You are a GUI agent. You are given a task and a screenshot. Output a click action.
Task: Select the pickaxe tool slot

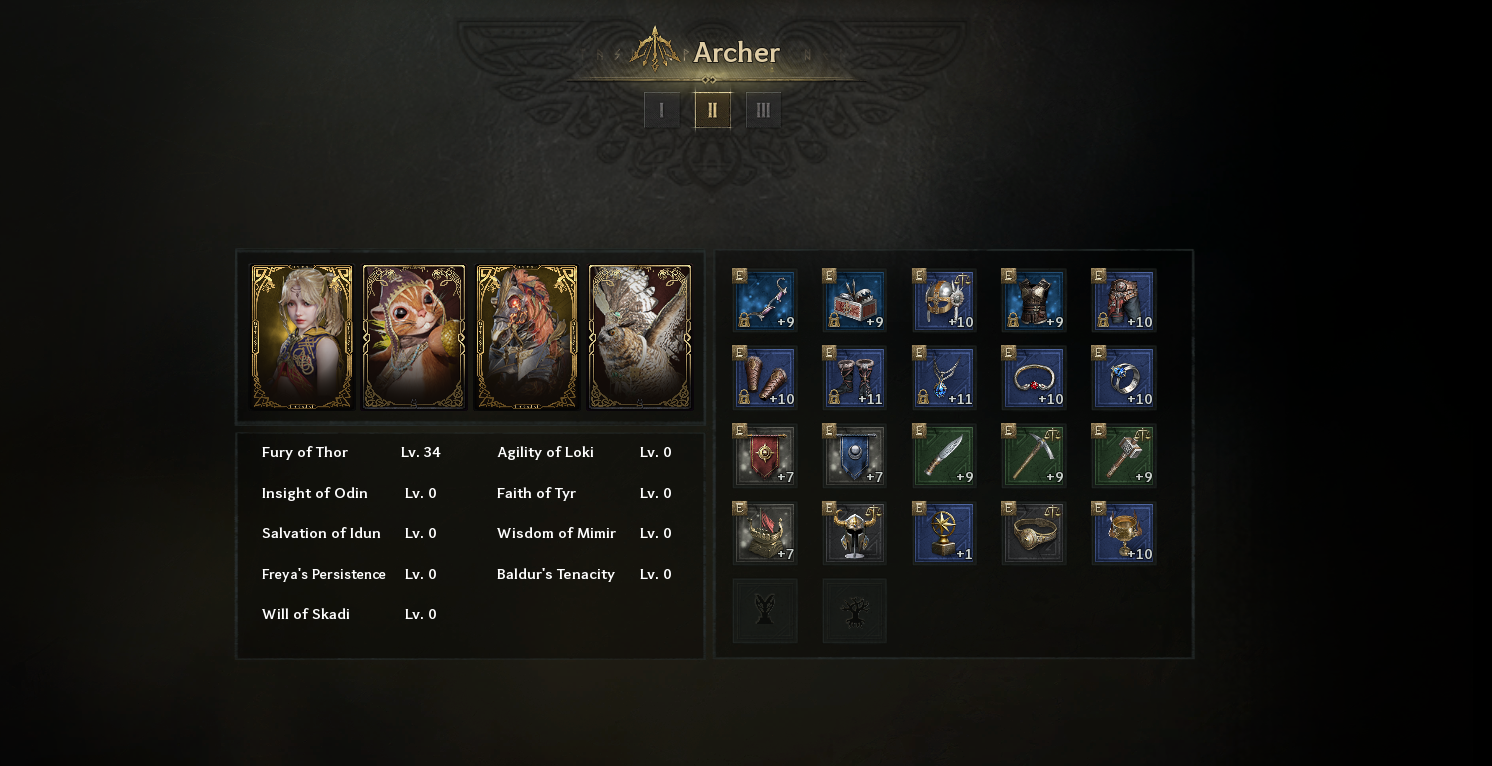(x=1034, y=456)
